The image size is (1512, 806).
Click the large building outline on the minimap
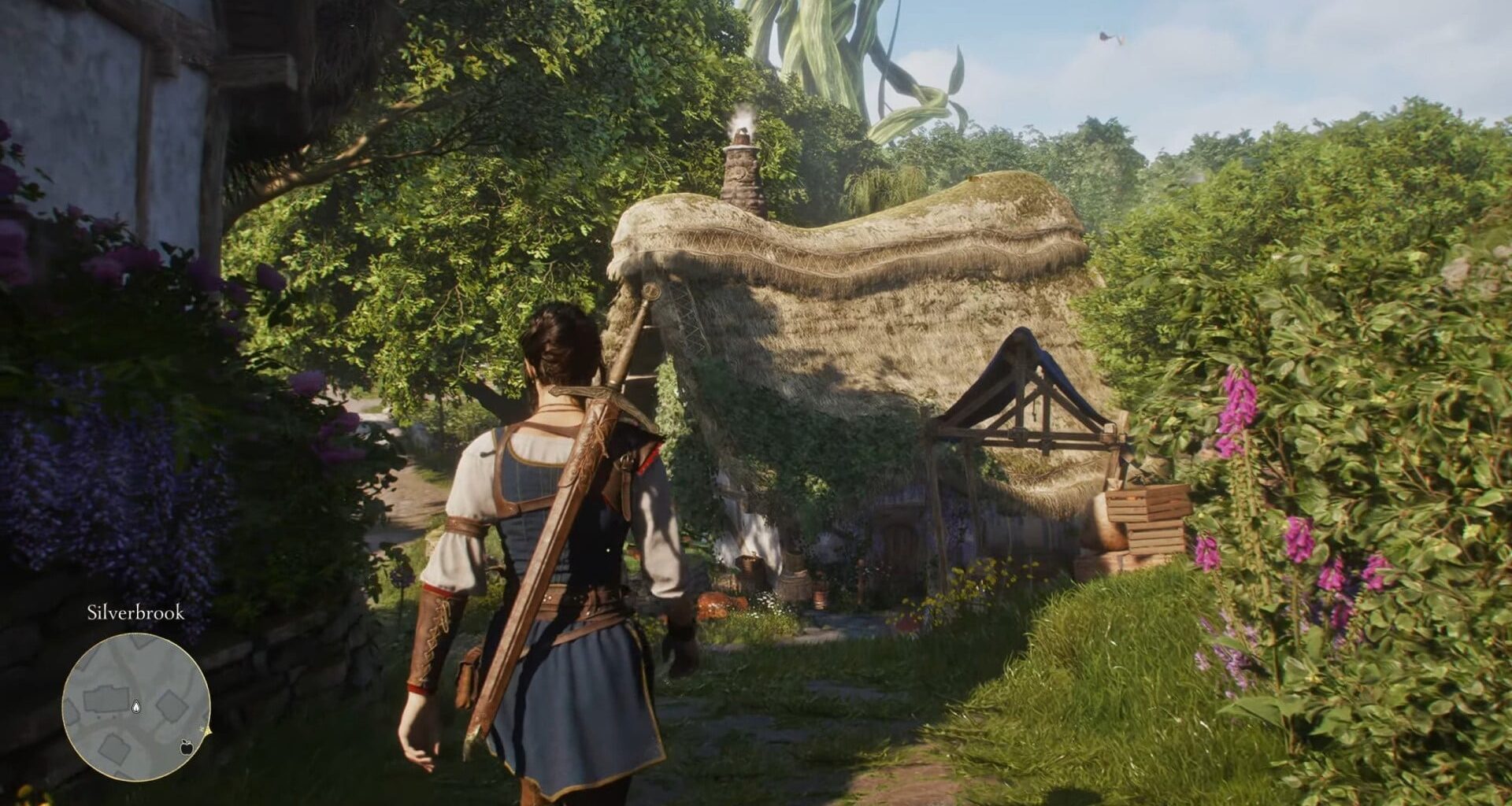(x=106, y=701)
